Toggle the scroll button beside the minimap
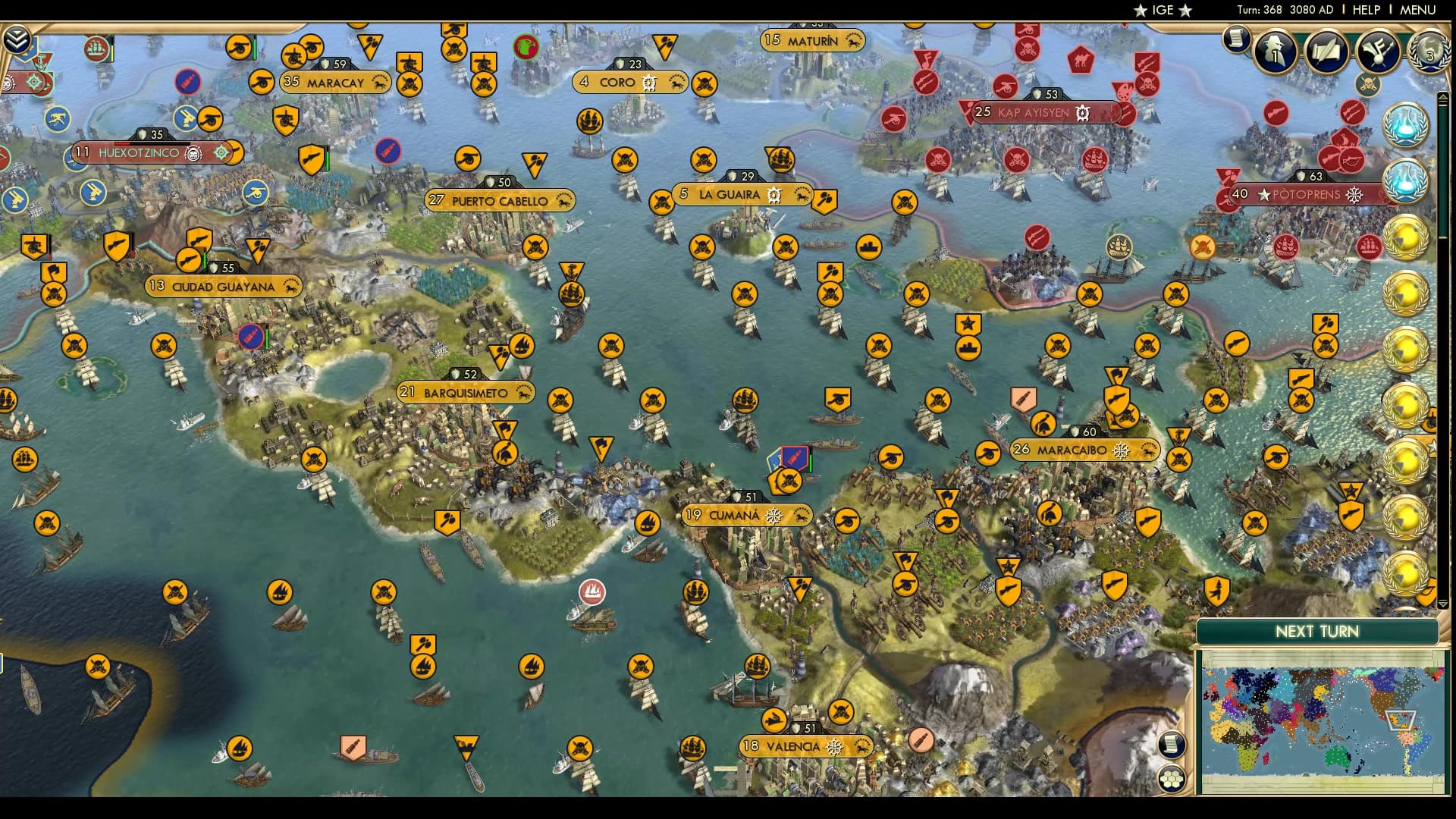The width and height of the screenshot is (1456, 819). click(1172, 743)
